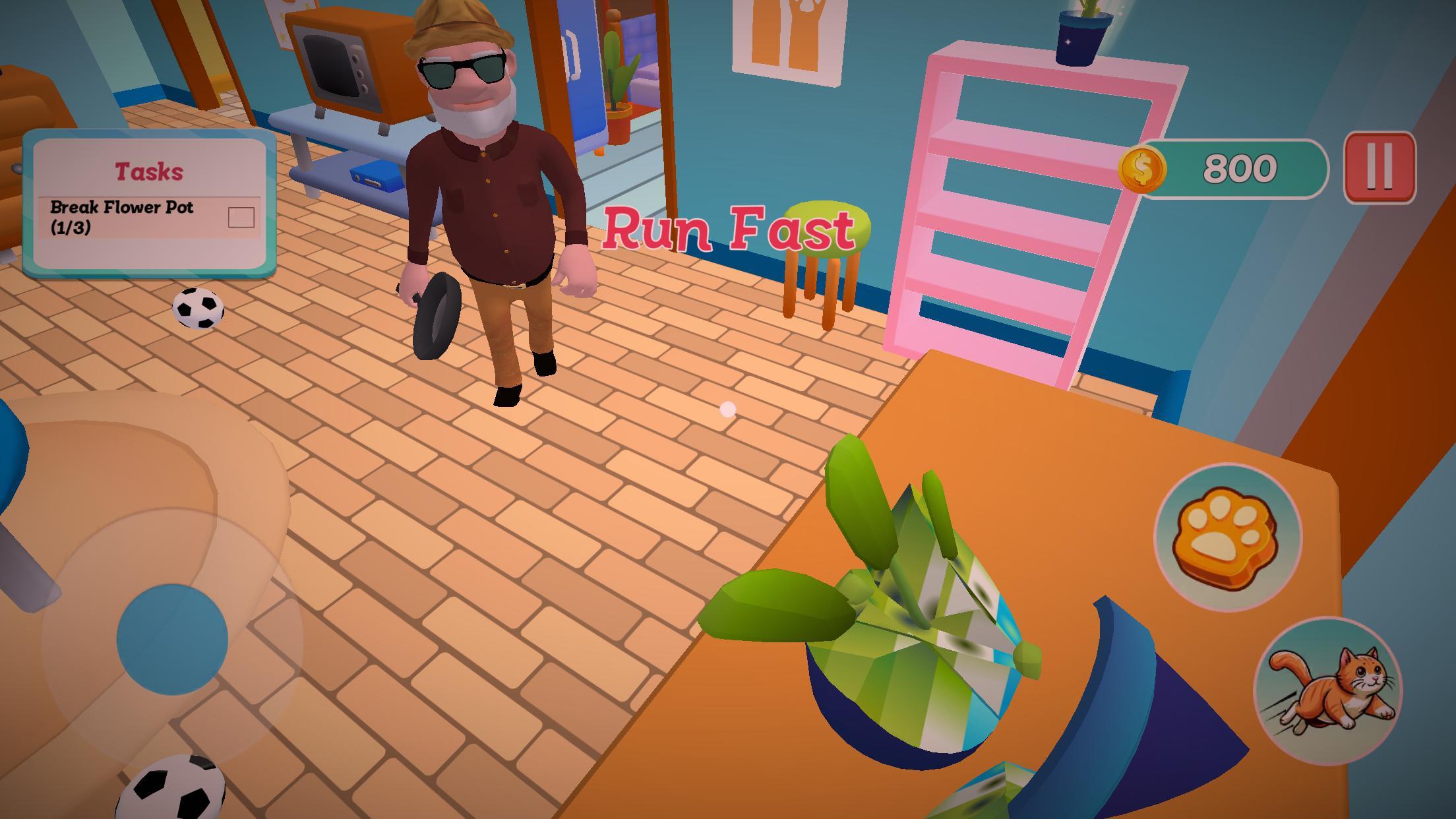Open the Tasks panel header
The height and width of the screenshot is (819, 1456).
(x=148, y=169)
